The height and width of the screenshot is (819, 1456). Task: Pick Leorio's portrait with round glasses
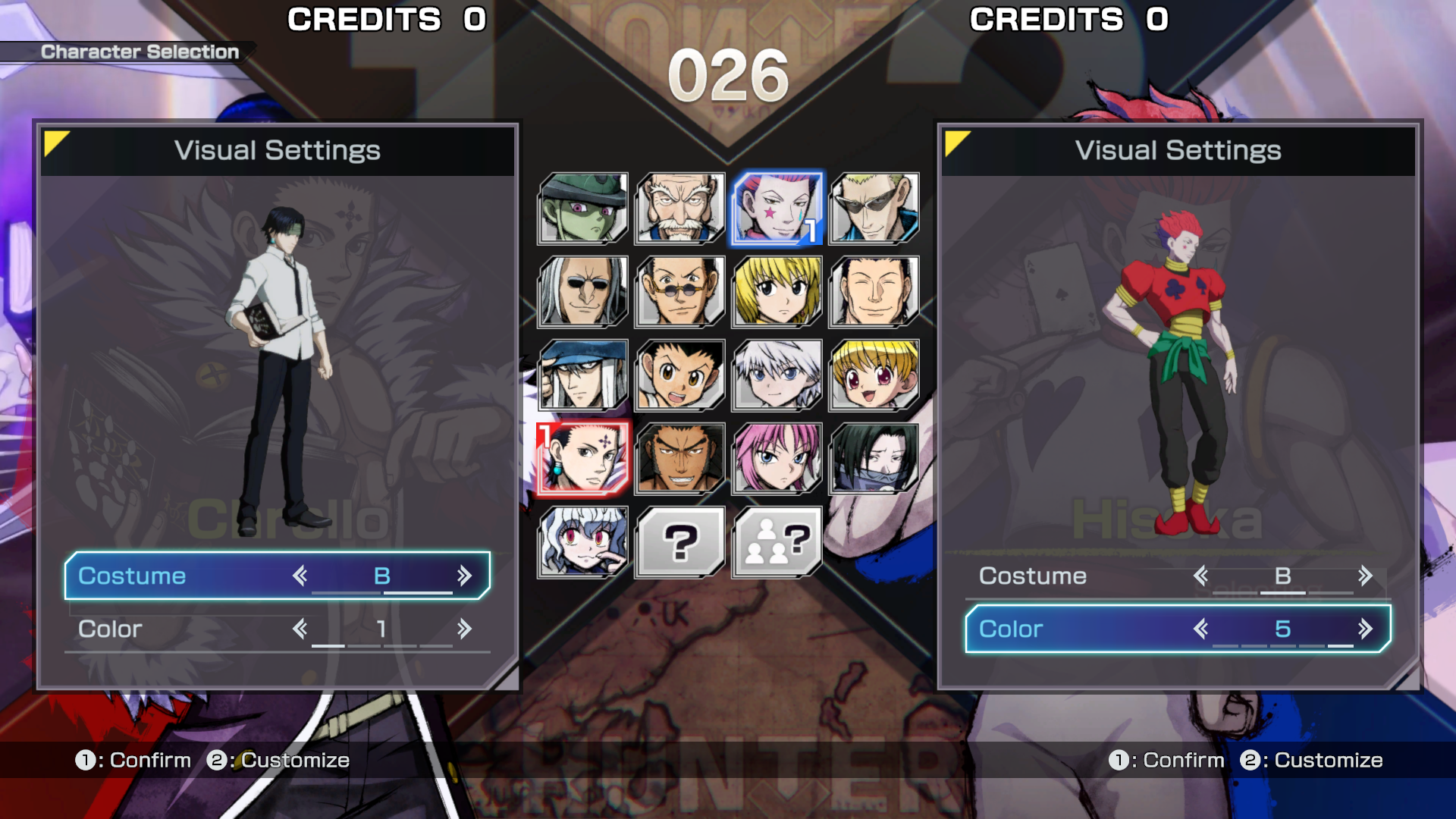[x=679, y=292]
